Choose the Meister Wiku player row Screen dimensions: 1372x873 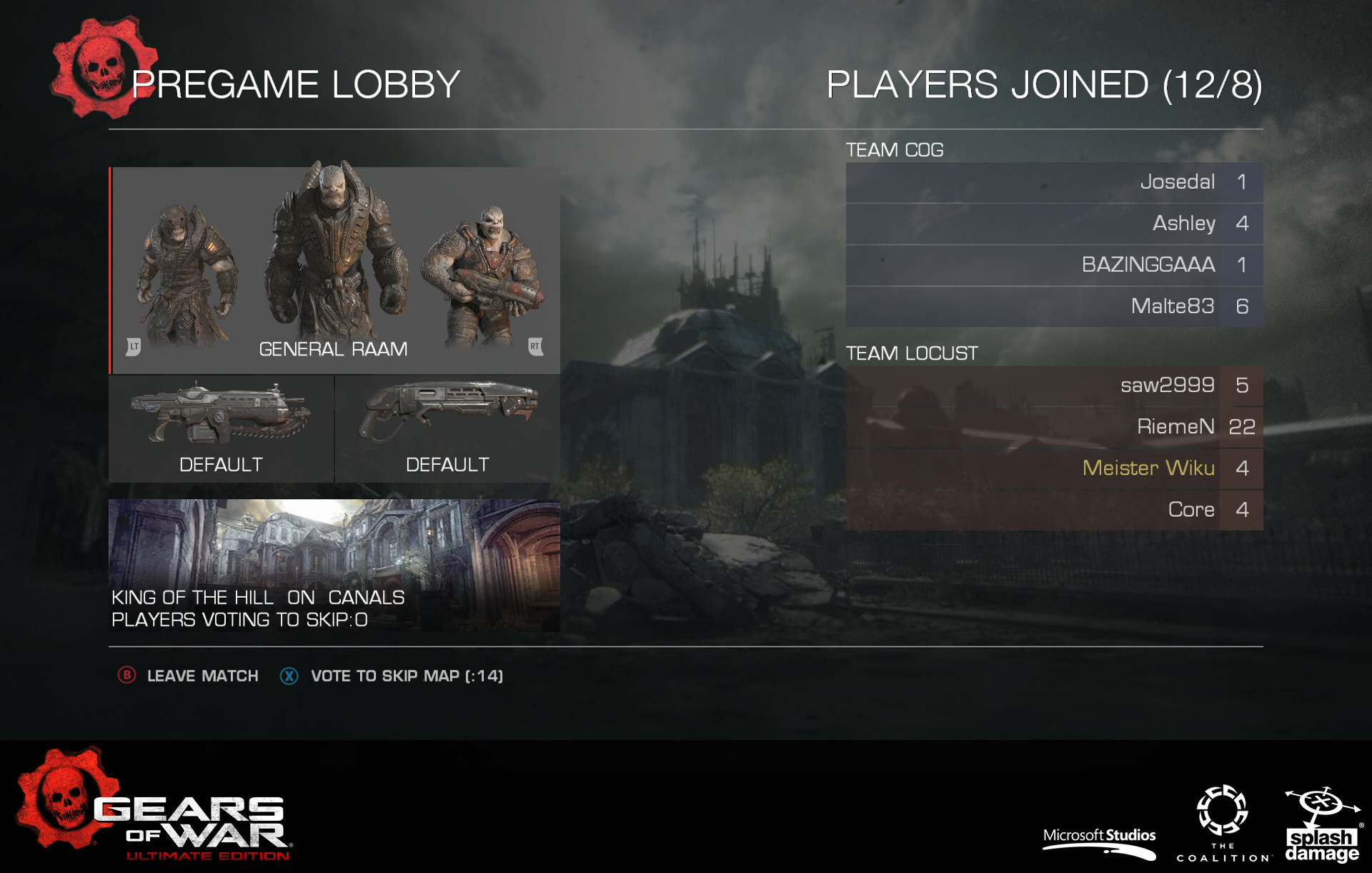[x=1053, y=468]
